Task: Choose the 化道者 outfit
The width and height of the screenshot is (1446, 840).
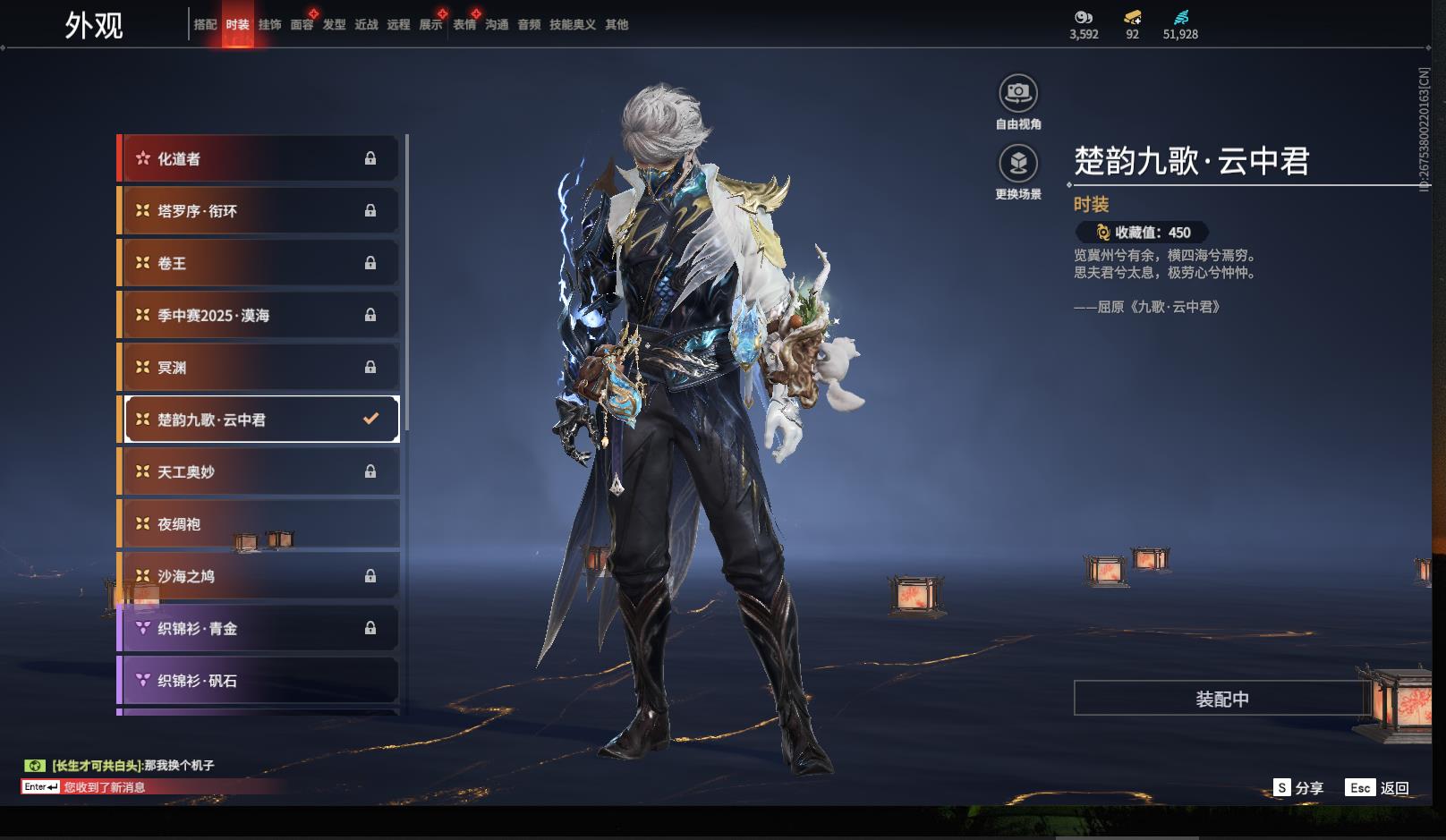Action: pos(259,159)
